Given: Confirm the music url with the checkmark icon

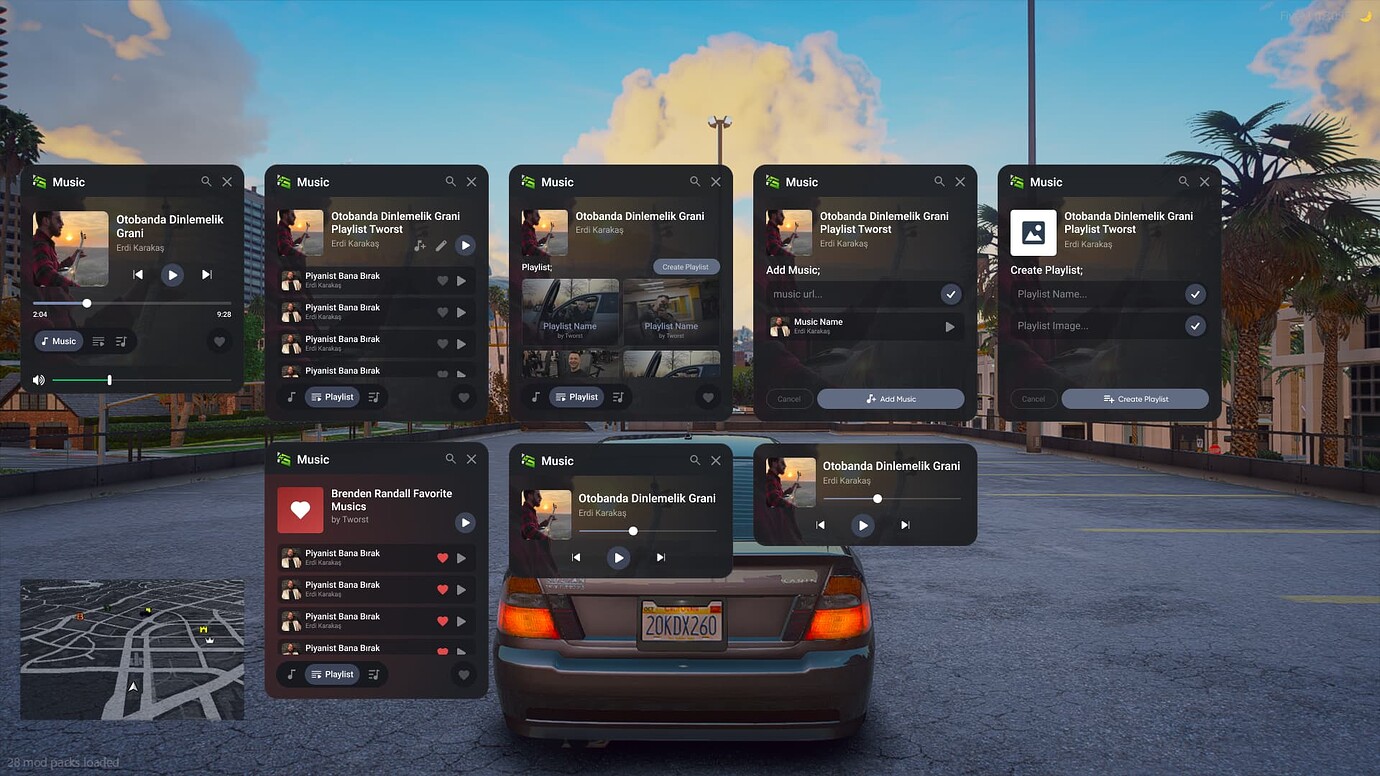Looking at the screenshot, I should click(951, 294).
